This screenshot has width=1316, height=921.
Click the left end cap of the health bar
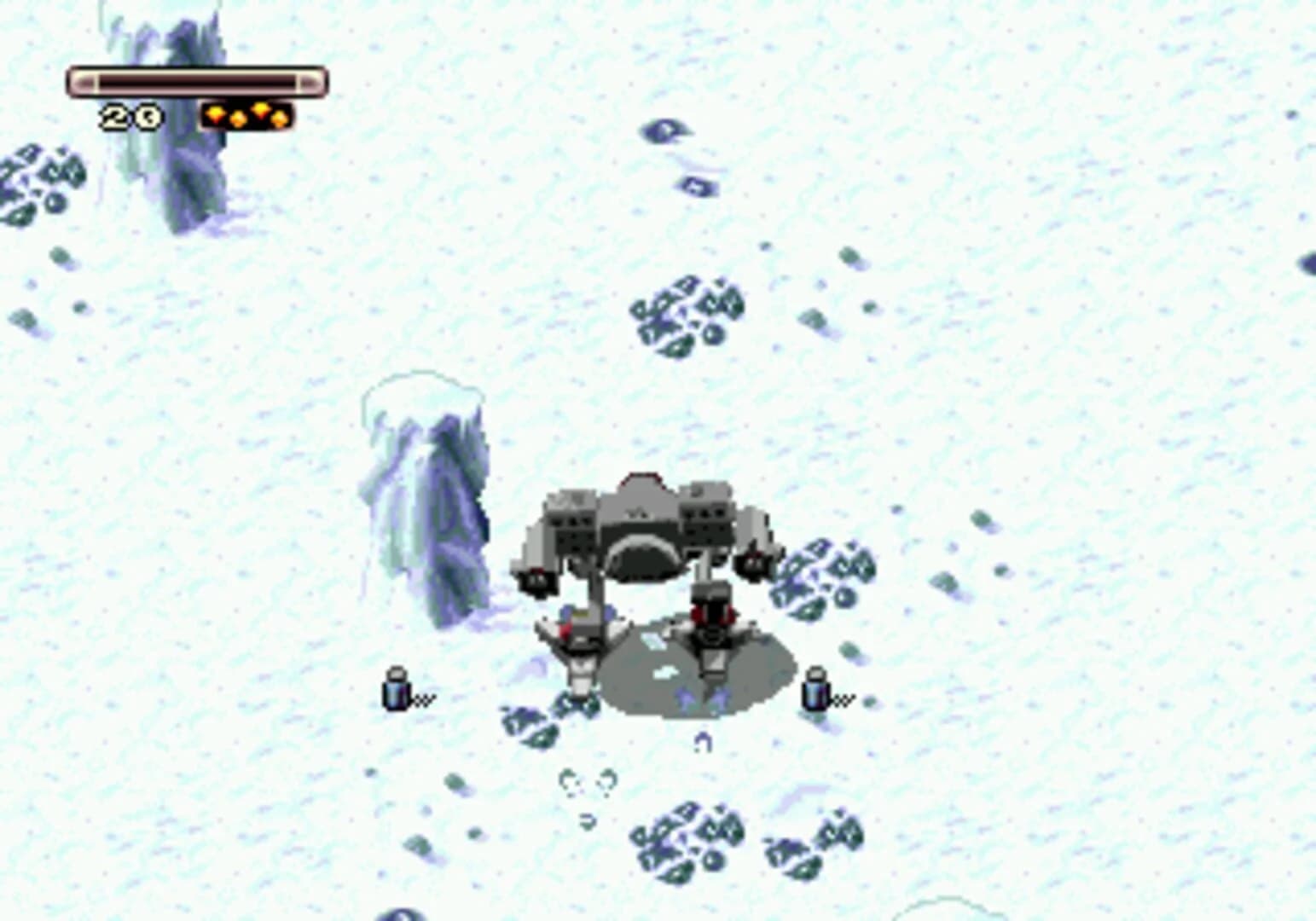(x=83, y=81)
